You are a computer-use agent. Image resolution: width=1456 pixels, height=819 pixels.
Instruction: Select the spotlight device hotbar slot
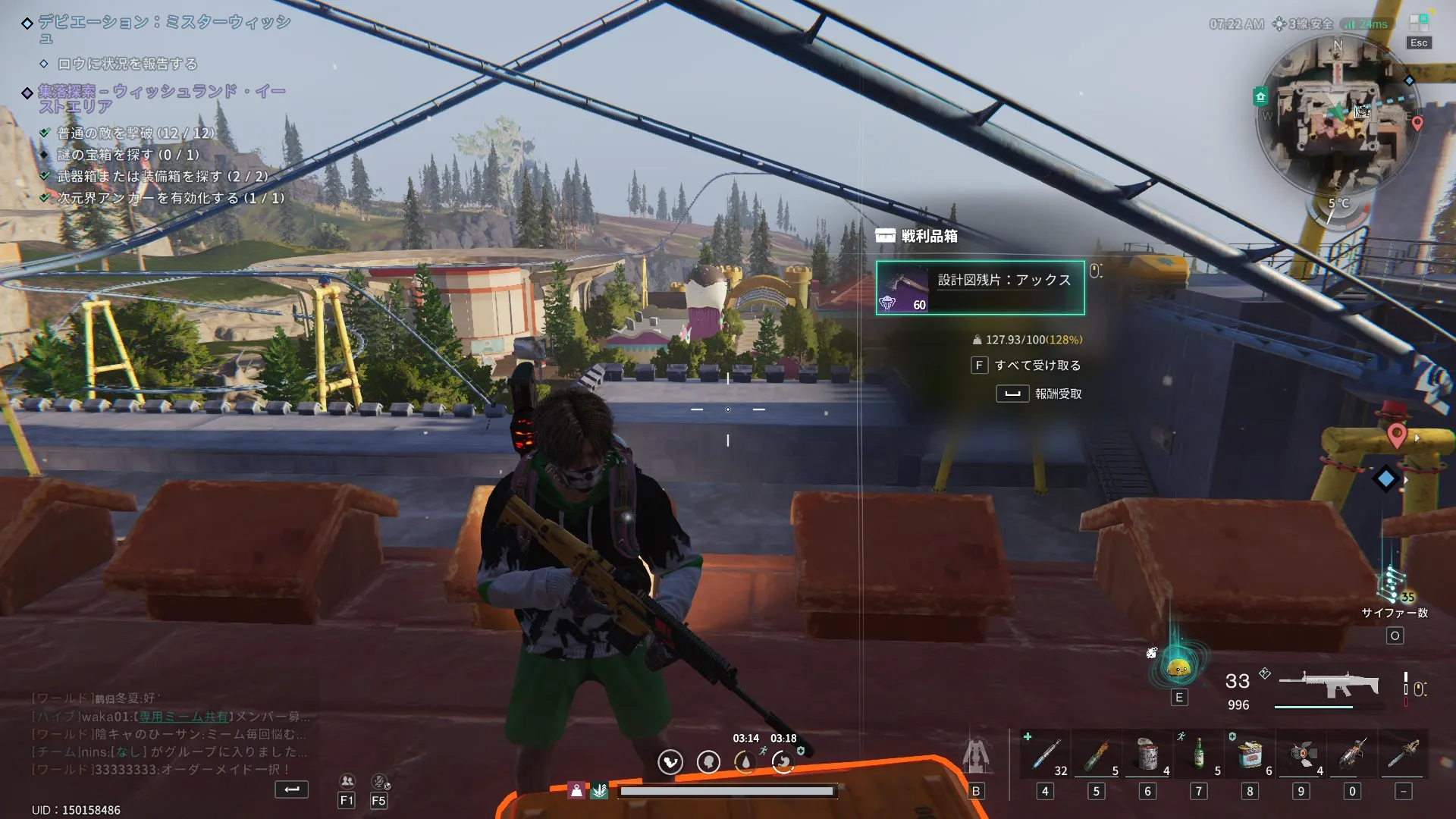click(1301, 755)
